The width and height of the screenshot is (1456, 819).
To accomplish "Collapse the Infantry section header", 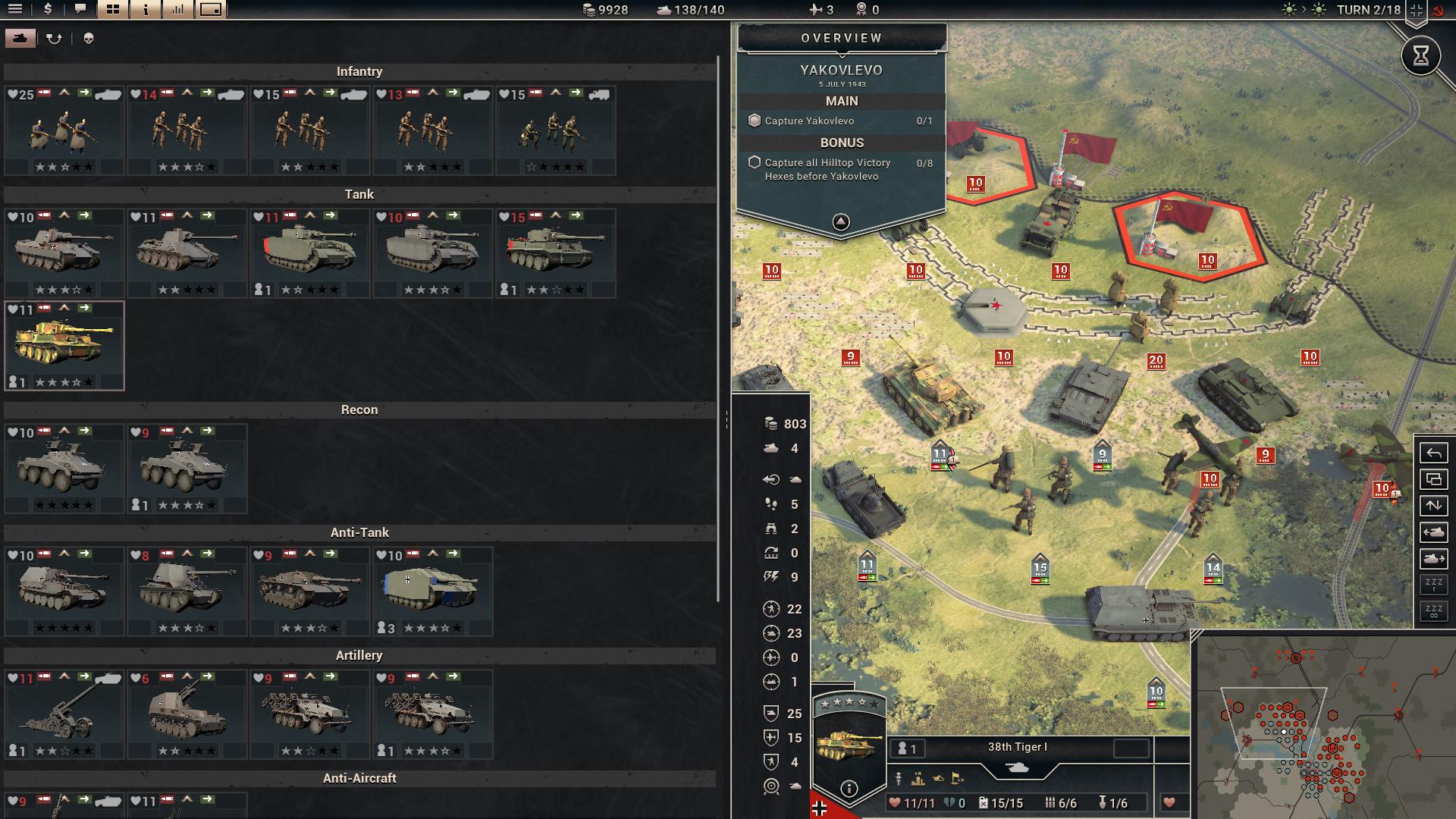I will 359,71.
